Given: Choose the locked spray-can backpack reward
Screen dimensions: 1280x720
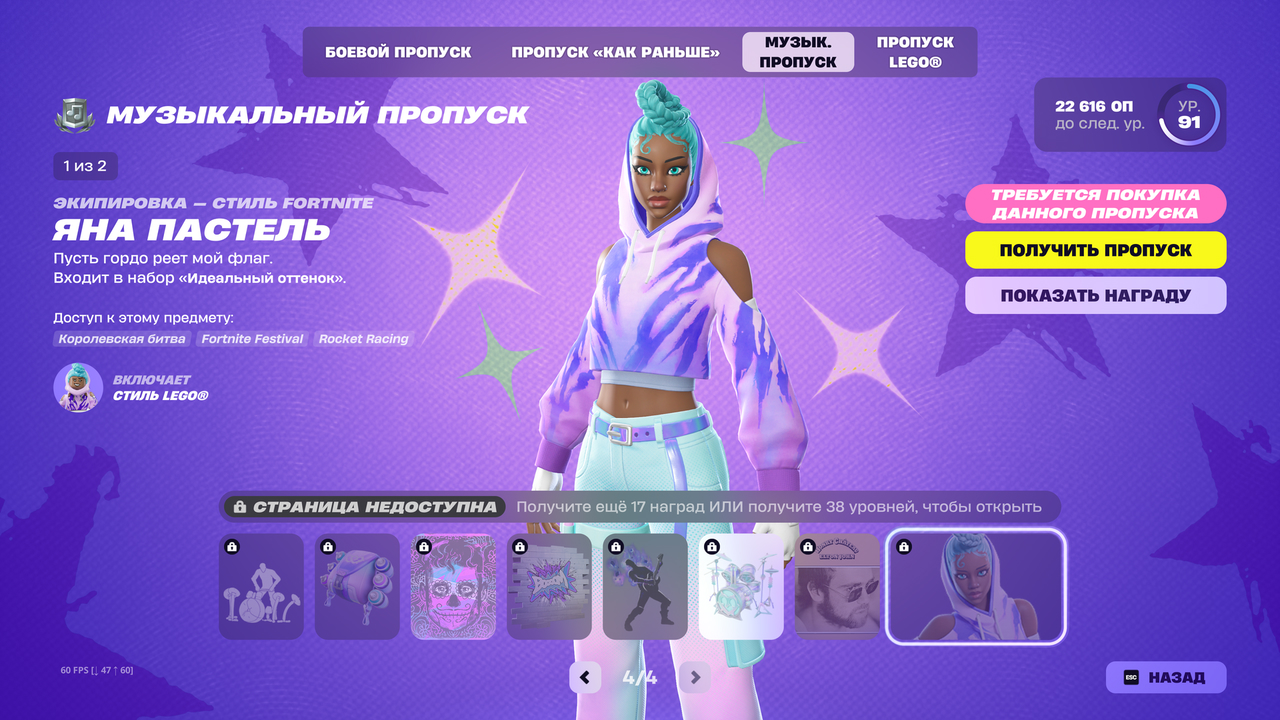Looking at the screenshot, I should (357, 587).
